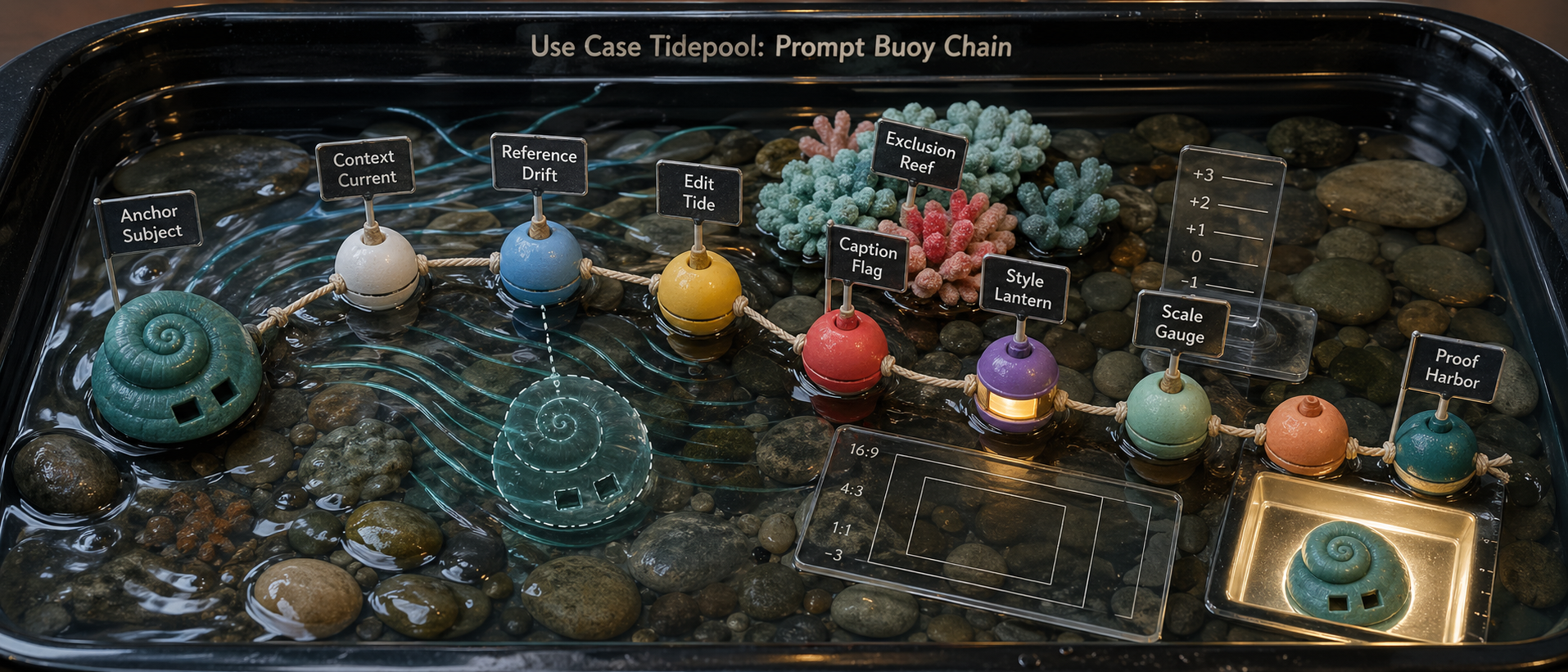Activate the Edit Tide label

(698, 193)
